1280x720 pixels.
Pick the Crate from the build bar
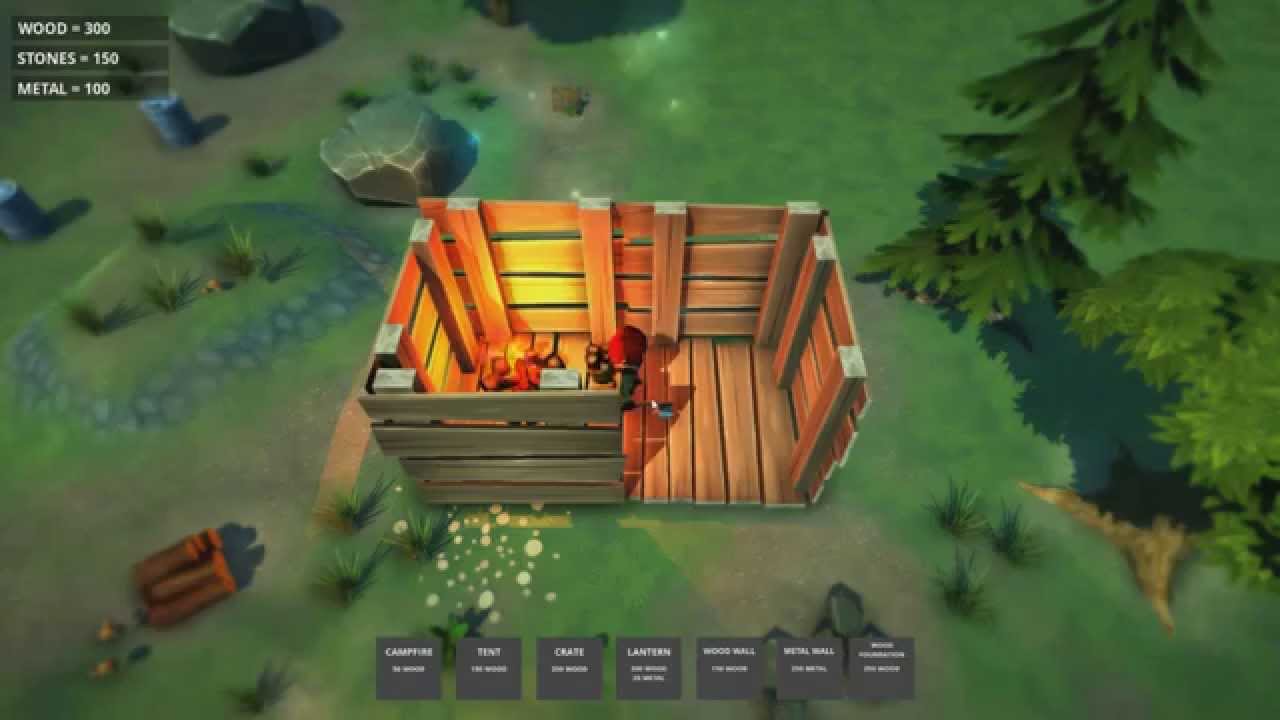(569, 667)
